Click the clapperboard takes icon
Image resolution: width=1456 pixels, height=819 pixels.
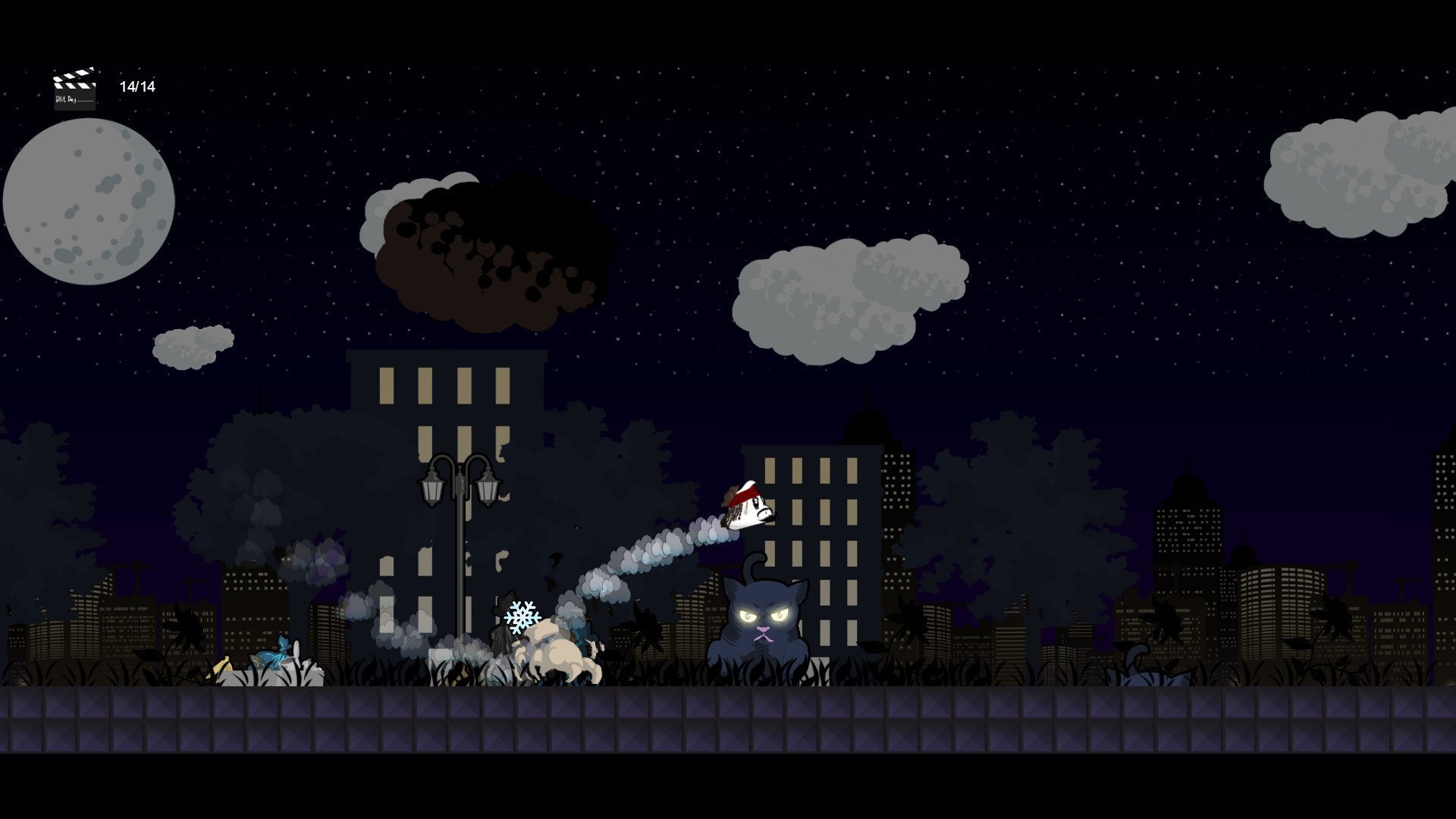click(x=74, y=89)
